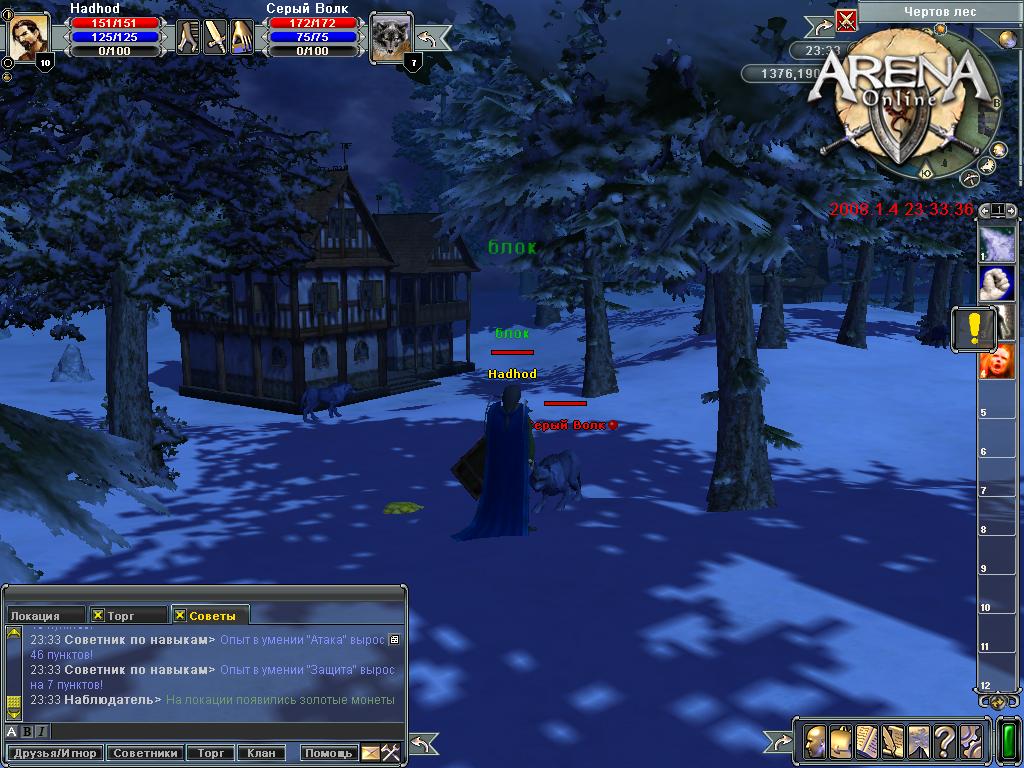Select the kick attack icon

(x=188, y=38)
